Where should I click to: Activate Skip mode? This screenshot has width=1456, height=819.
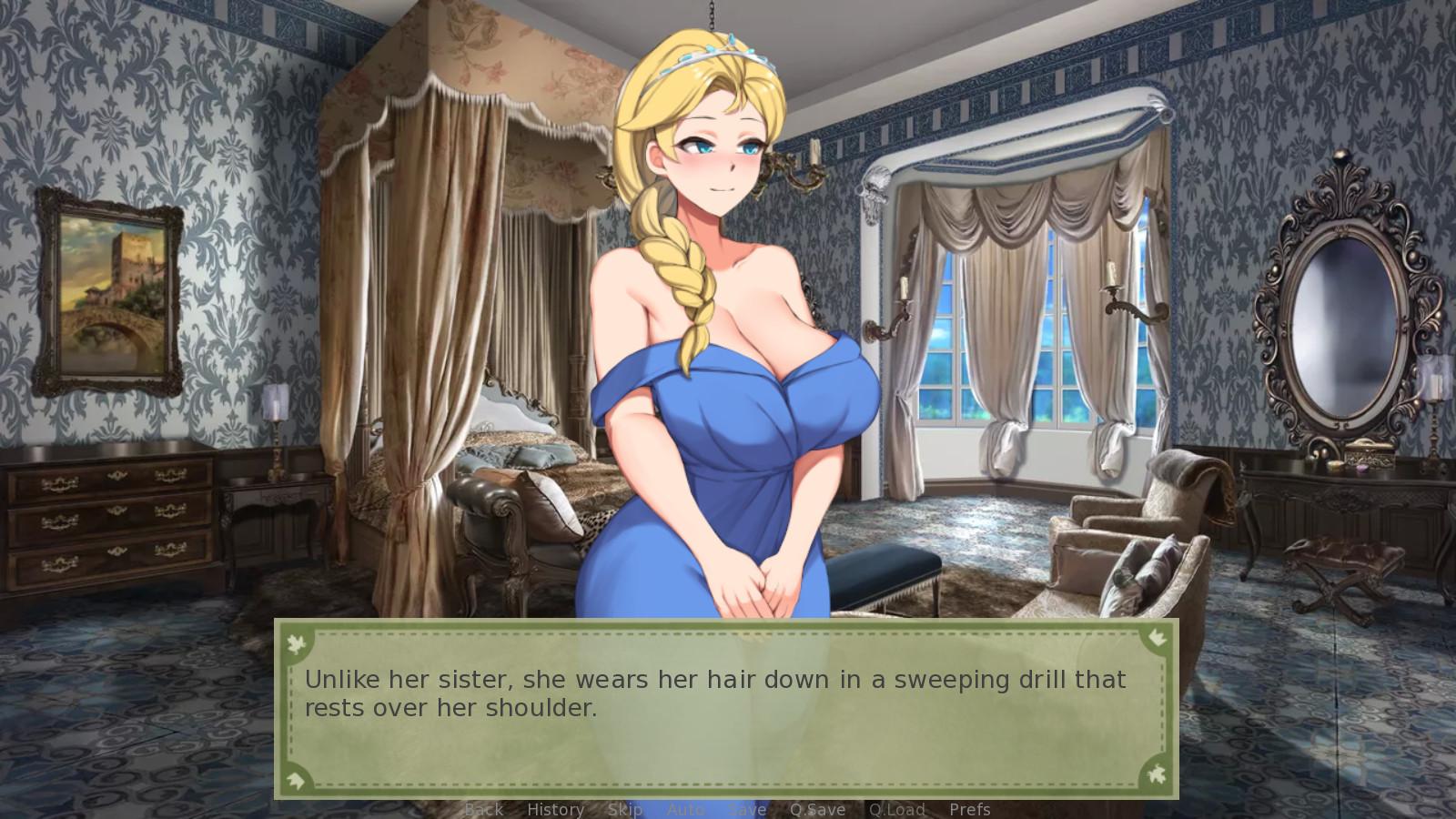625,809
